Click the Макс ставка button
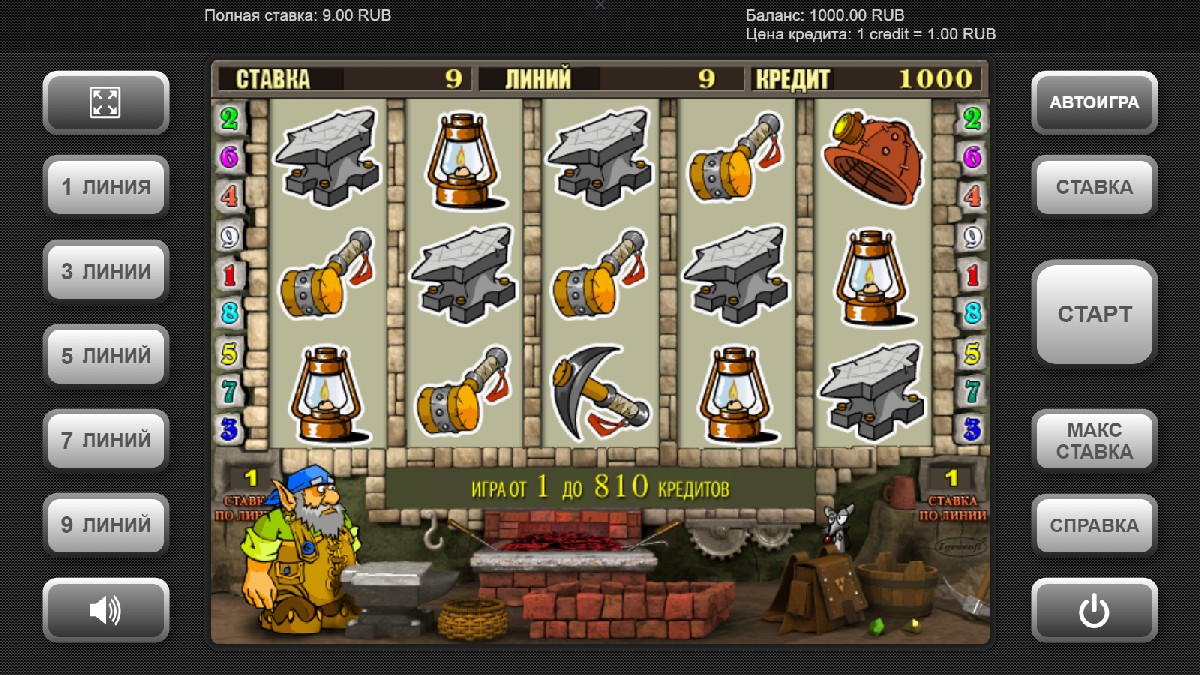Viewport: 1200px width, 675px height. 1094,441
